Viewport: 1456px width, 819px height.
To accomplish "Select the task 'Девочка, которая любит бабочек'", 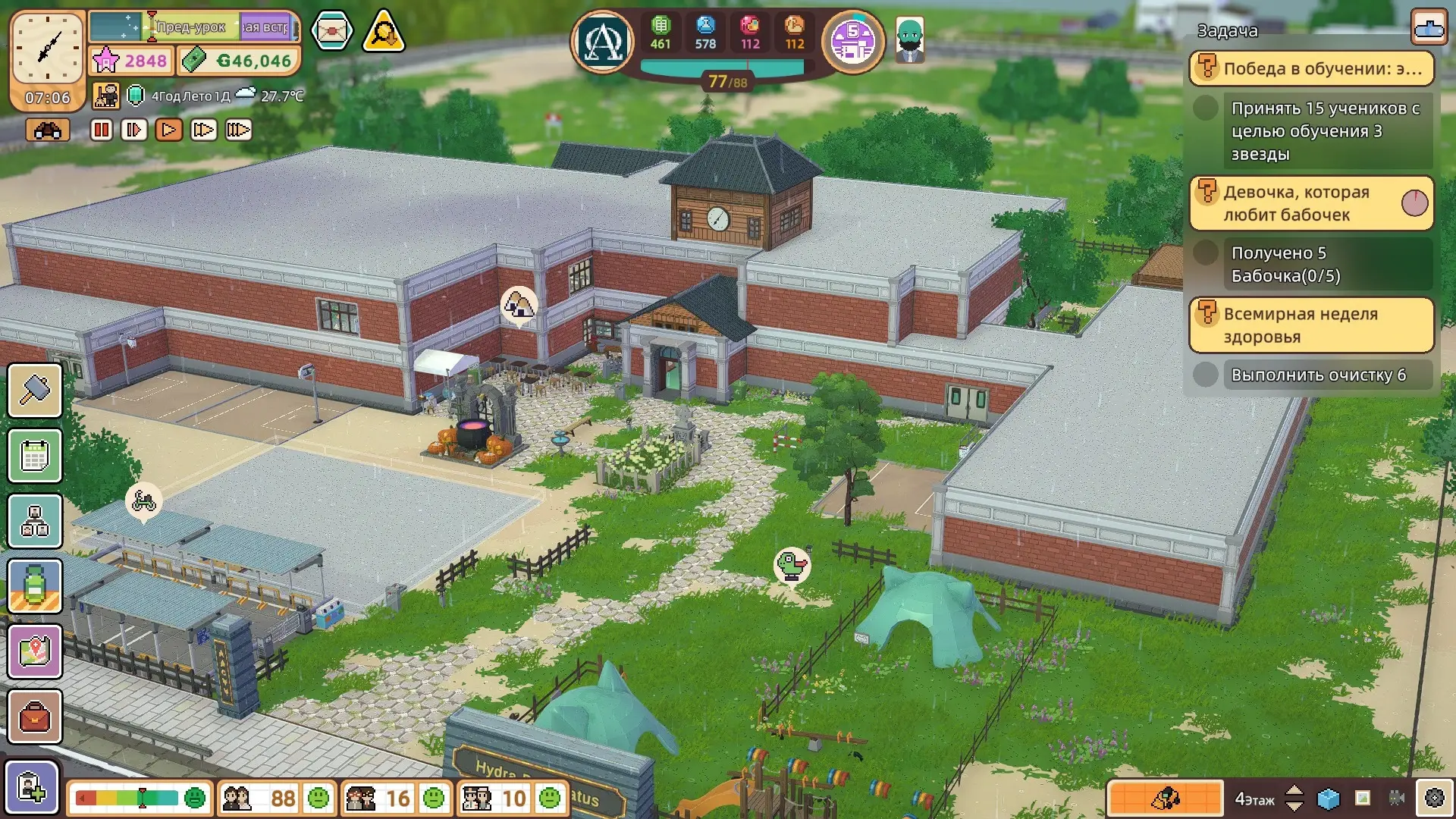I will coord(1311,203).
